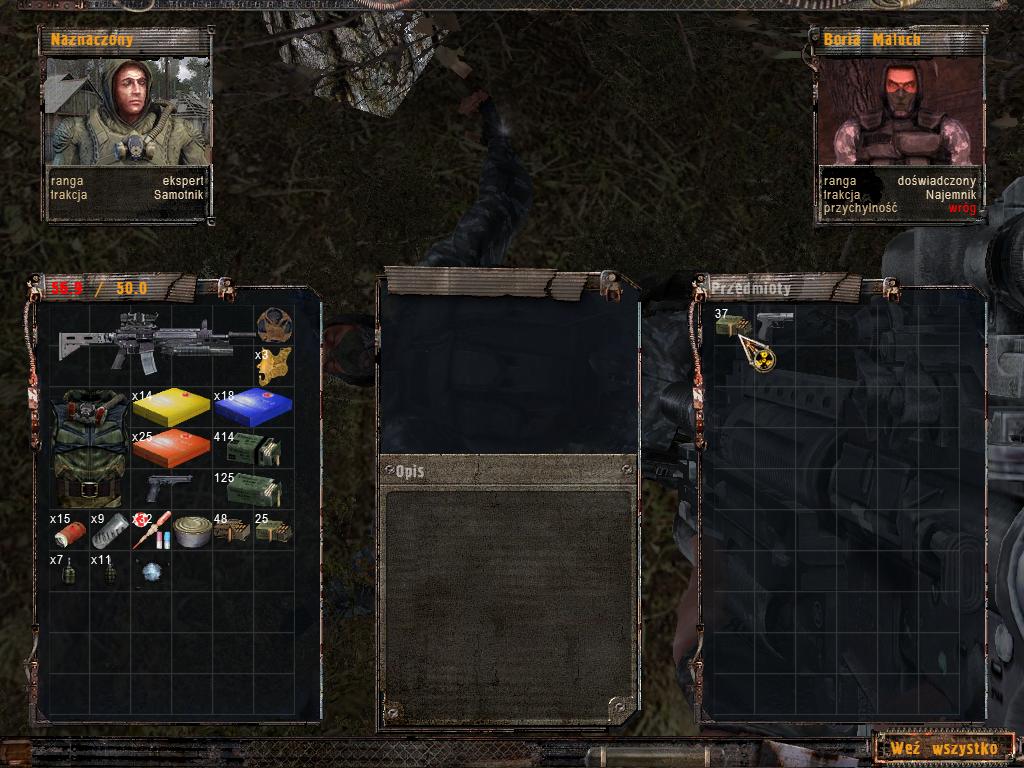
Task: Select the stack of seven grenades
Action: [69, 572]
